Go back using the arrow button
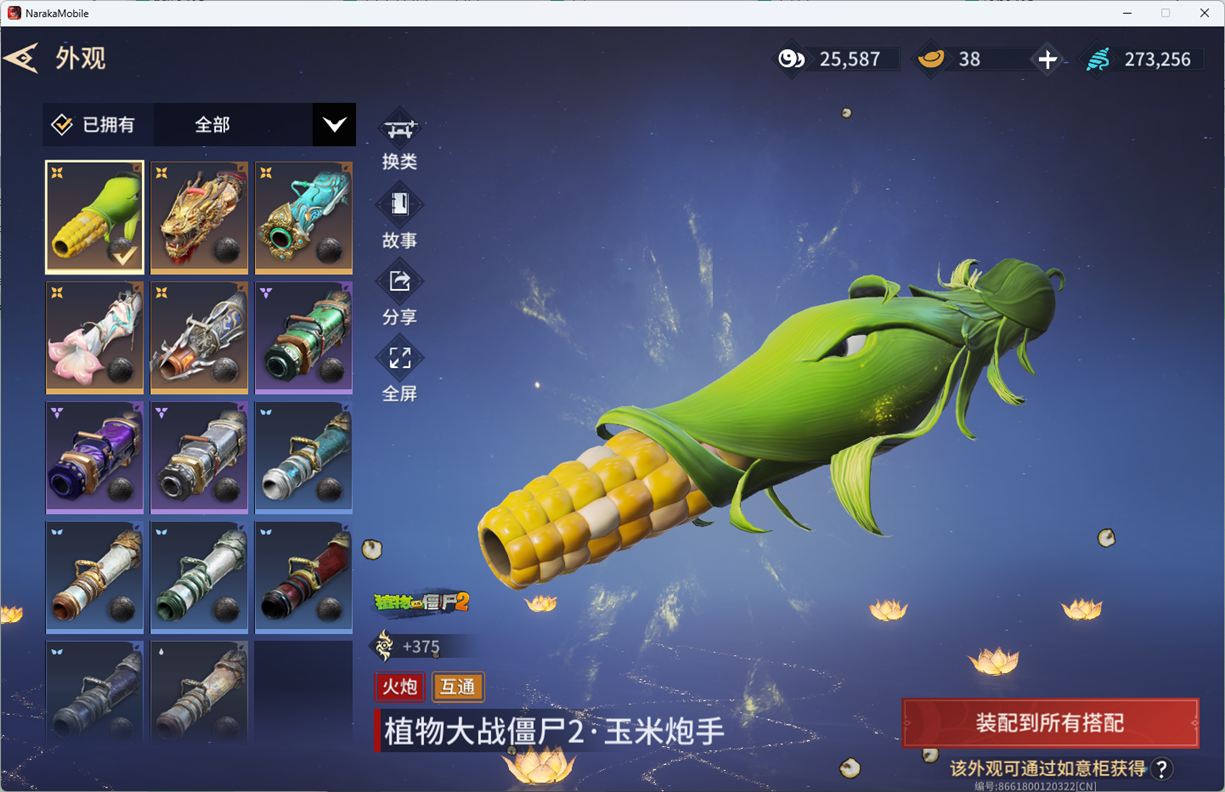The height and width of the screenshot is (792, 1225). point(21,58)
